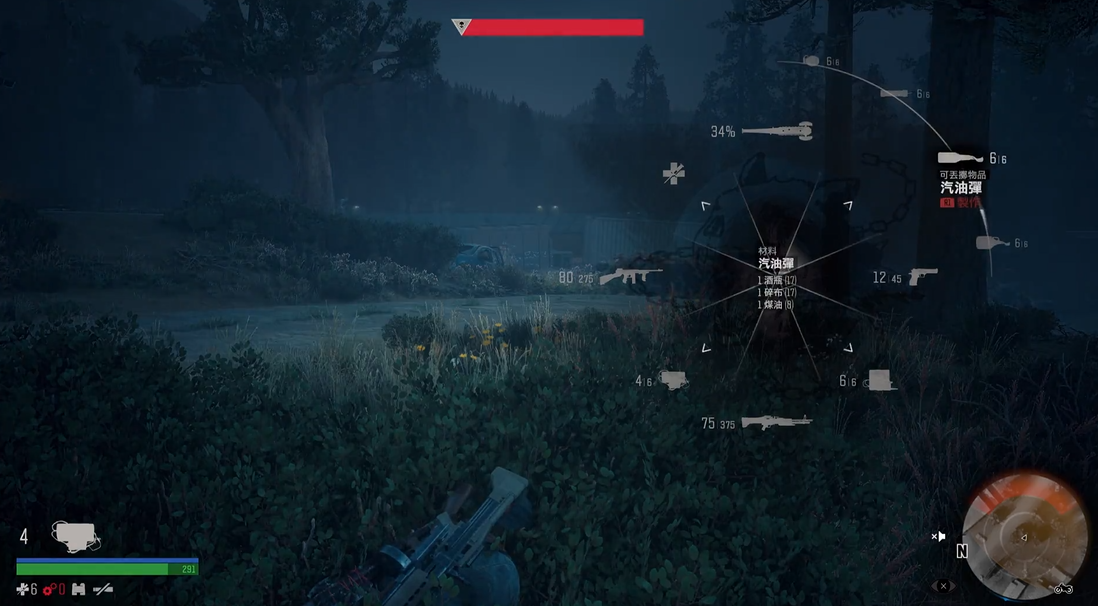This screenshot has height=606, width=1098.
Task: Select the rock throwable on the arc
Action: pos(811,61)
